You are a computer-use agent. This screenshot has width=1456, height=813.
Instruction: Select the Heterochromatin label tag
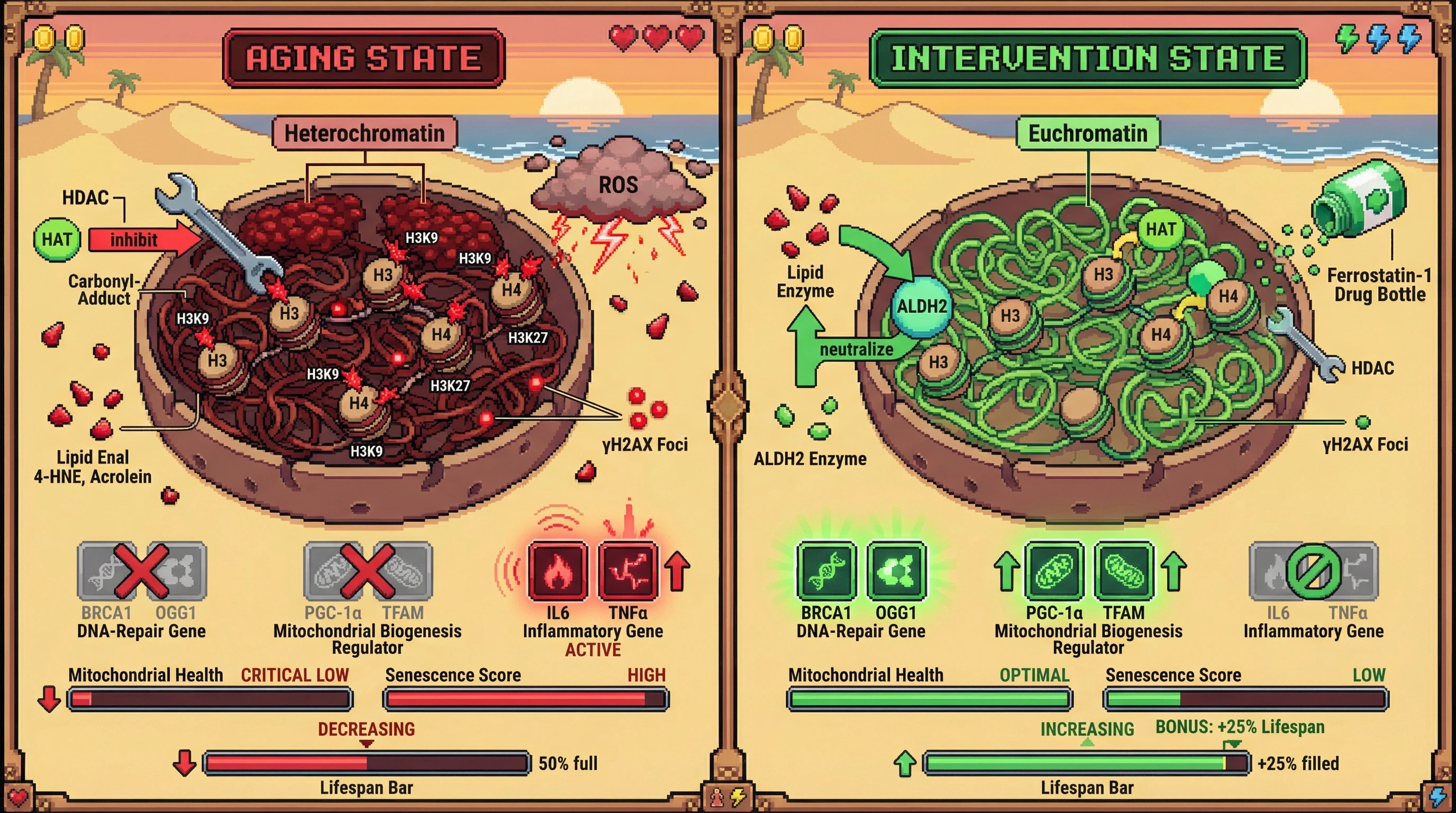coord(365,133)
